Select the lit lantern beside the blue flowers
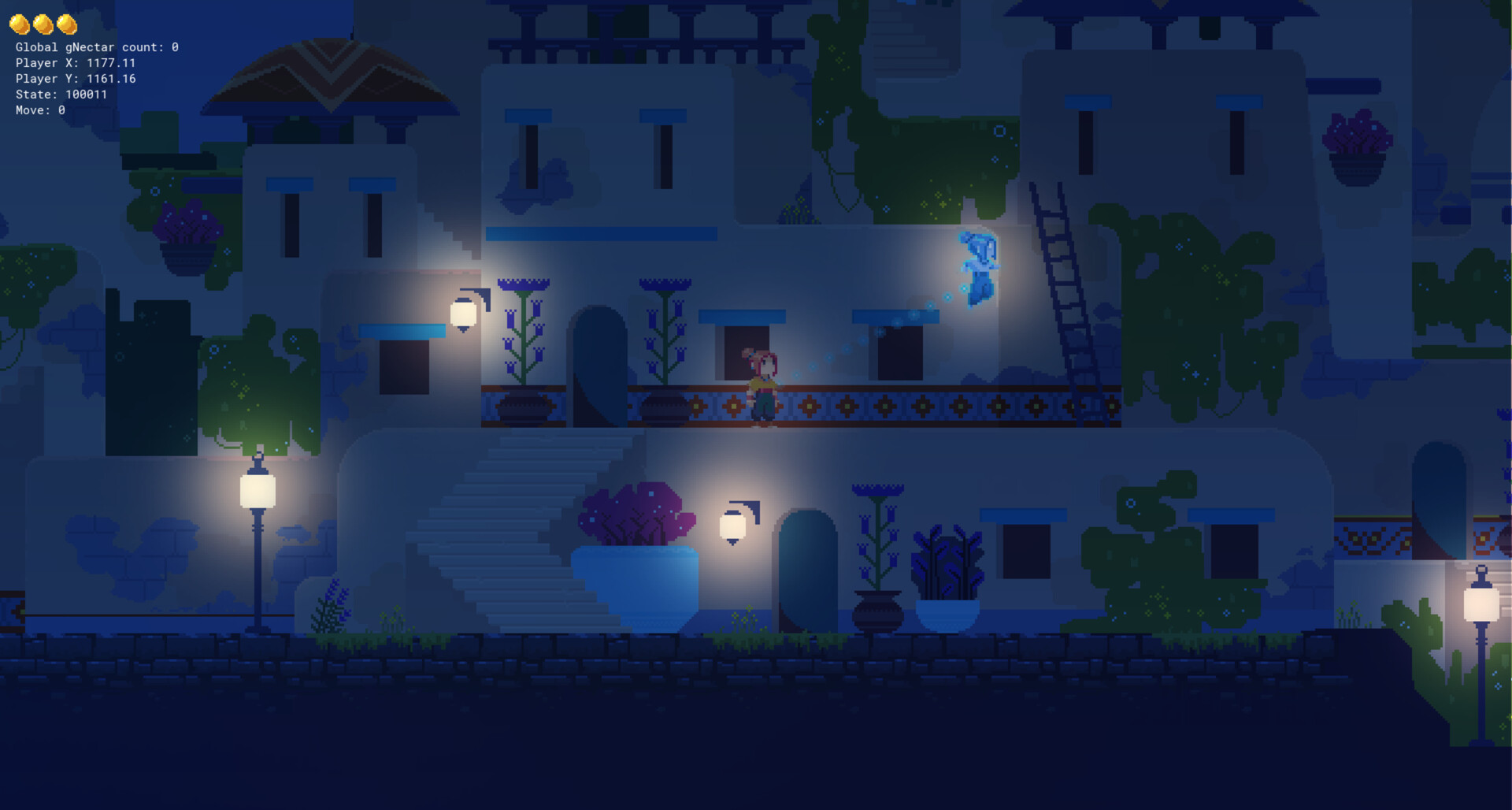This screenshot has height=810, width=1512. click(x=463, y=316)
